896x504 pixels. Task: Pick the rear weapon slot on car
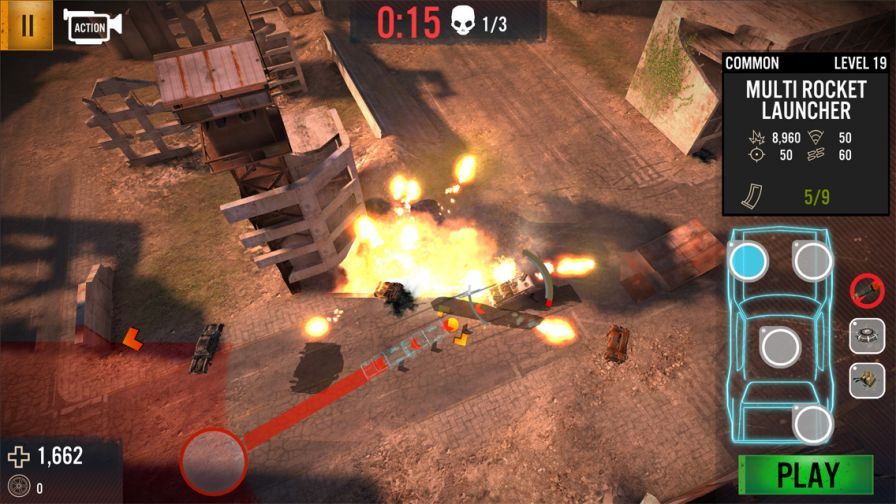(x=813, y=423)
